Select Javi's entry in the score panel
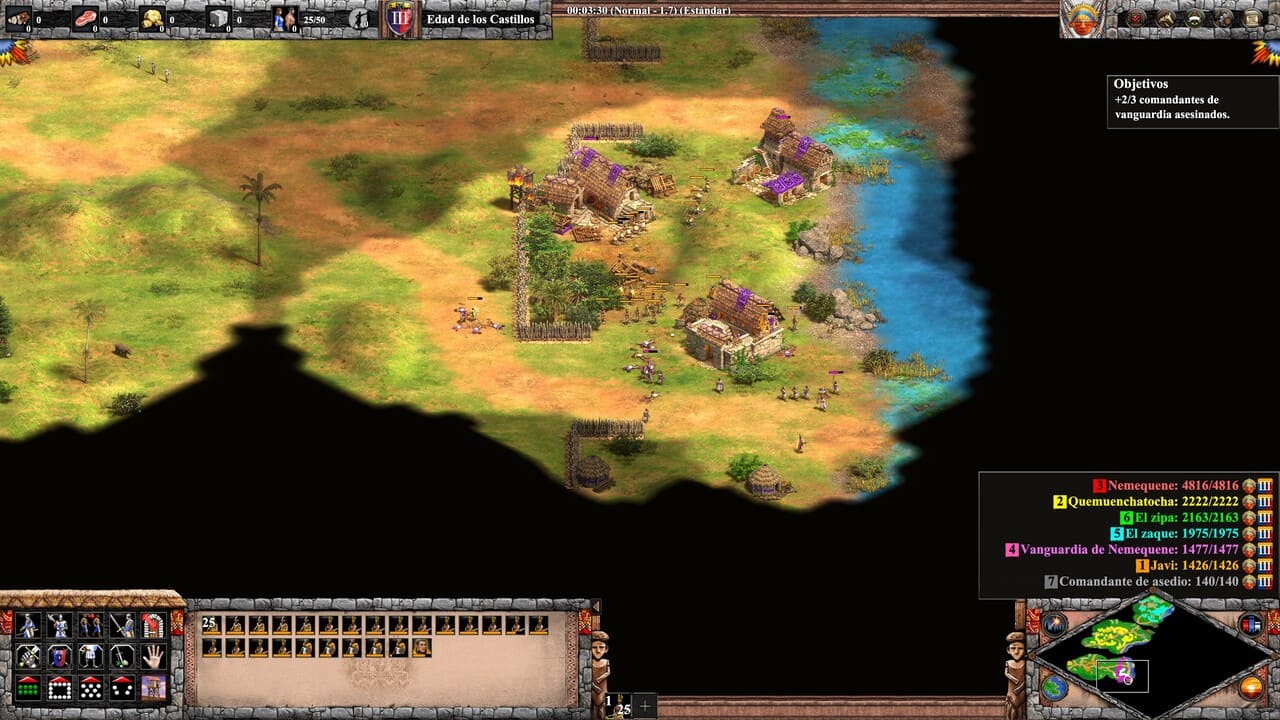The image size is (1280, 720). 1190,566
